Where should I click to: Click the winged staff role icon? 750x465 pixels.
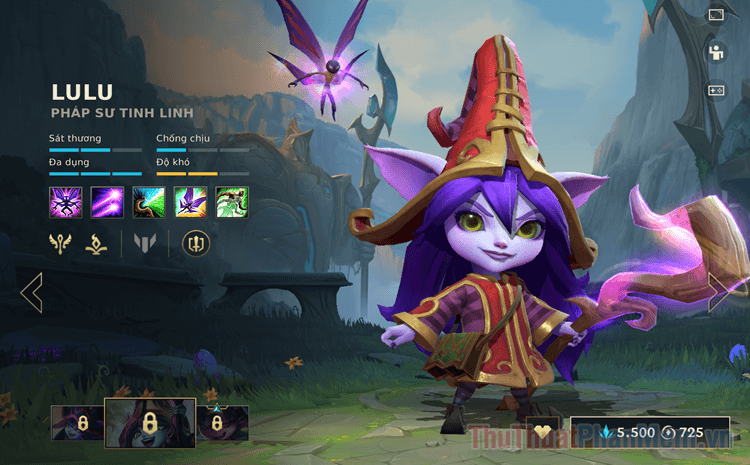(62, 243)
